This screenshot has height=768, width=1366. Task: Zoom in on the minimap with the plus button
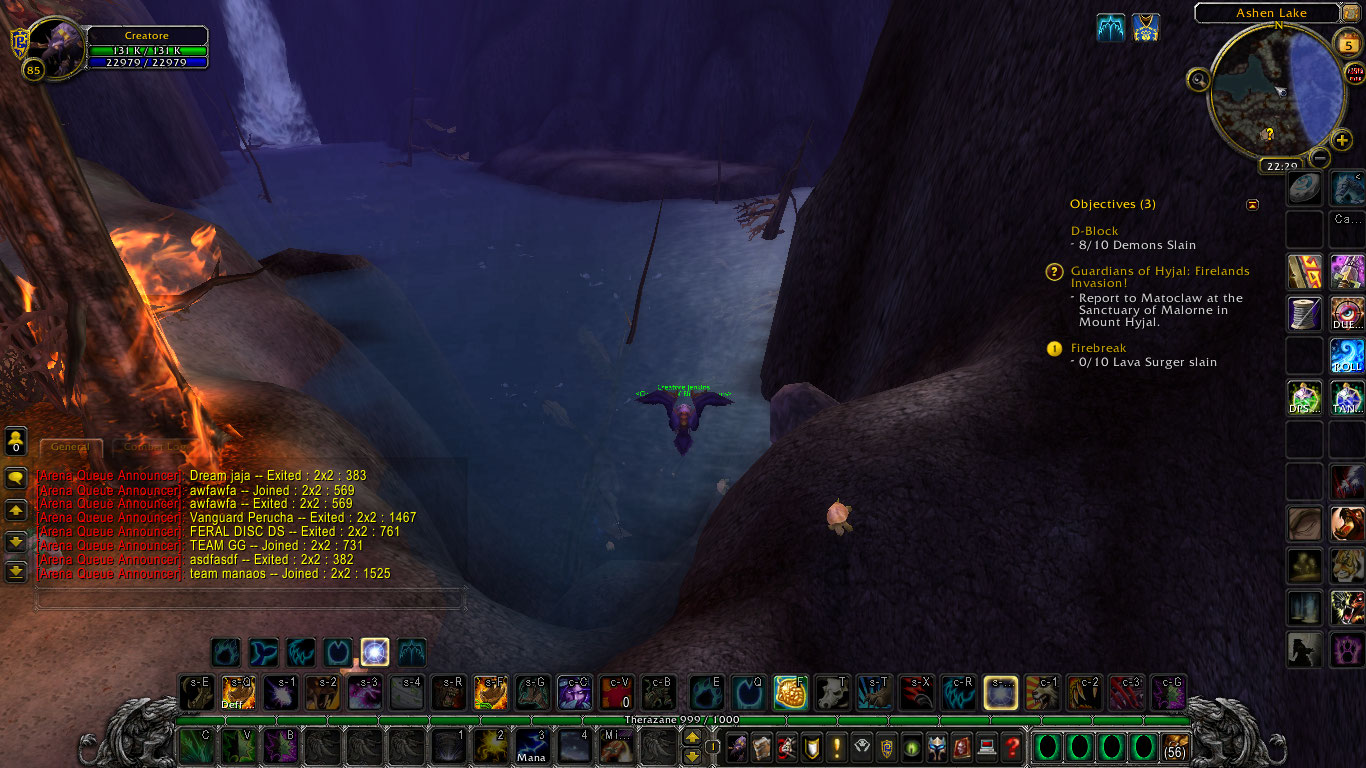(1340, 138)
